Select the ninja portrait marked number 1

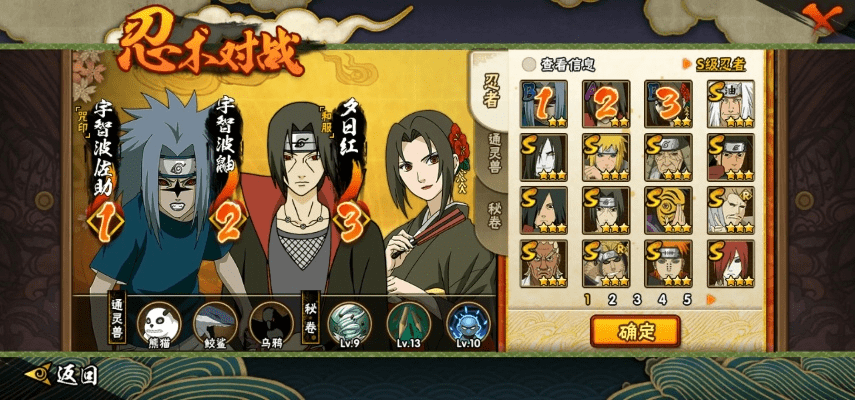(x=544, y=103)
